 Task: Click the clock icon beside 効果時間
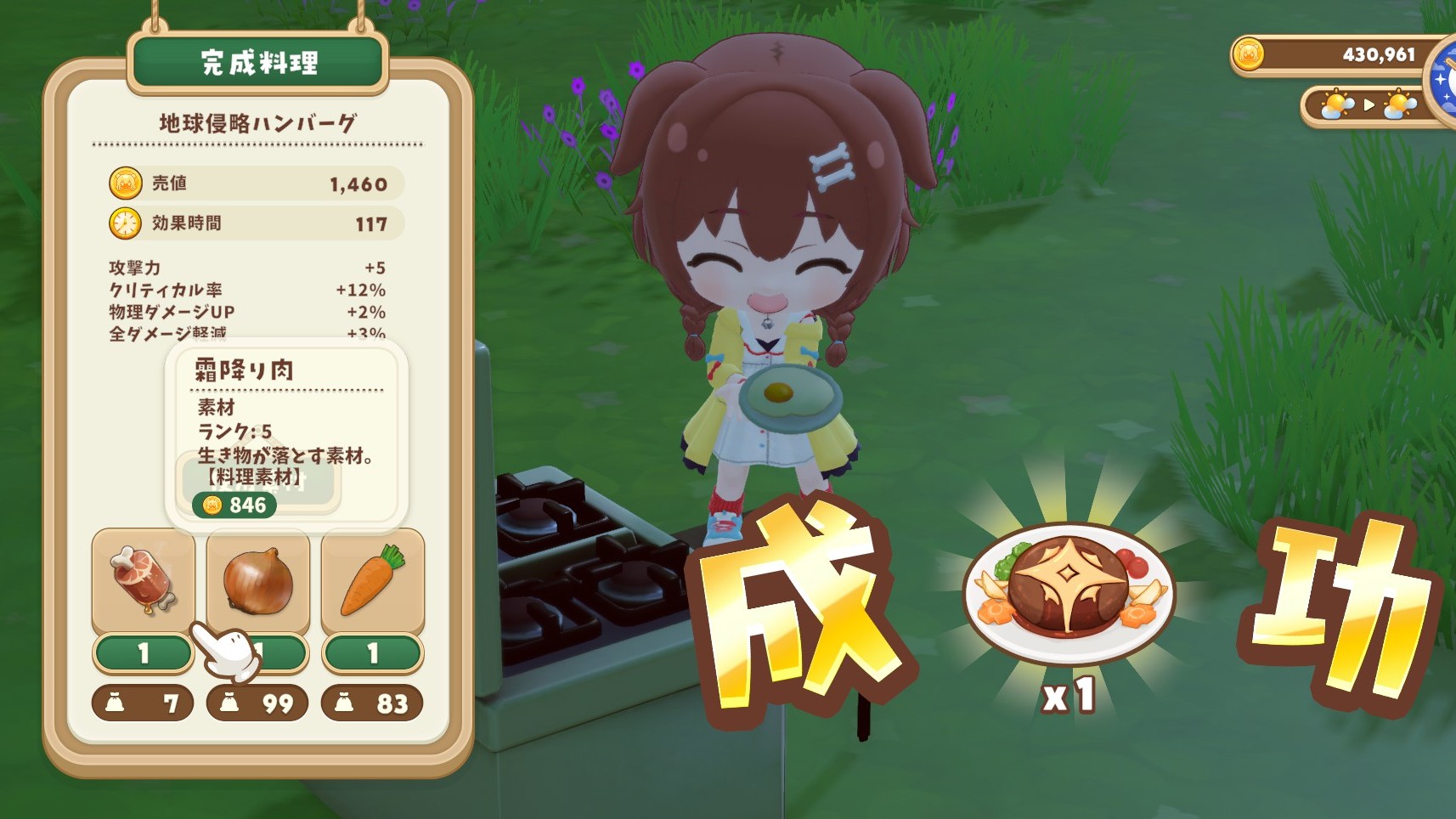point(124,224)
